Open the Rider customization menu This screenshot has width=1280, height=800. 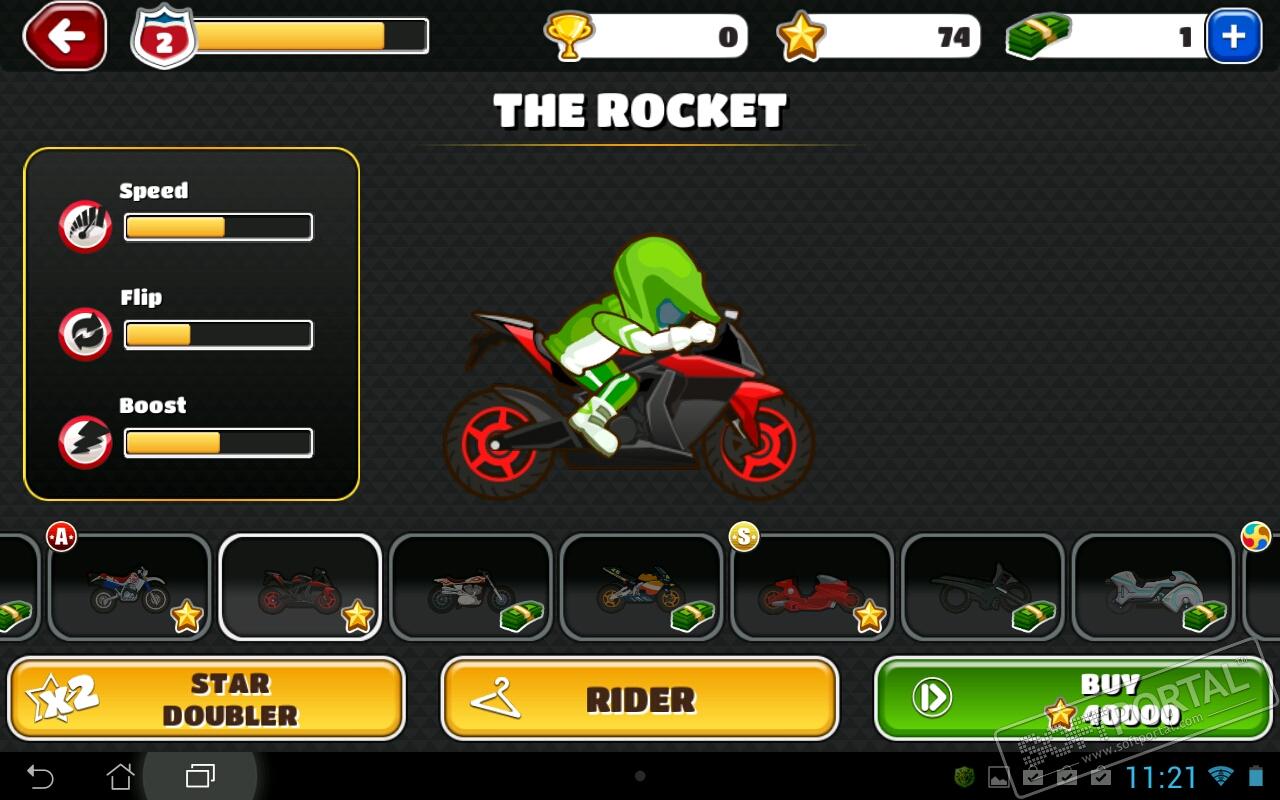pos(640,698)
